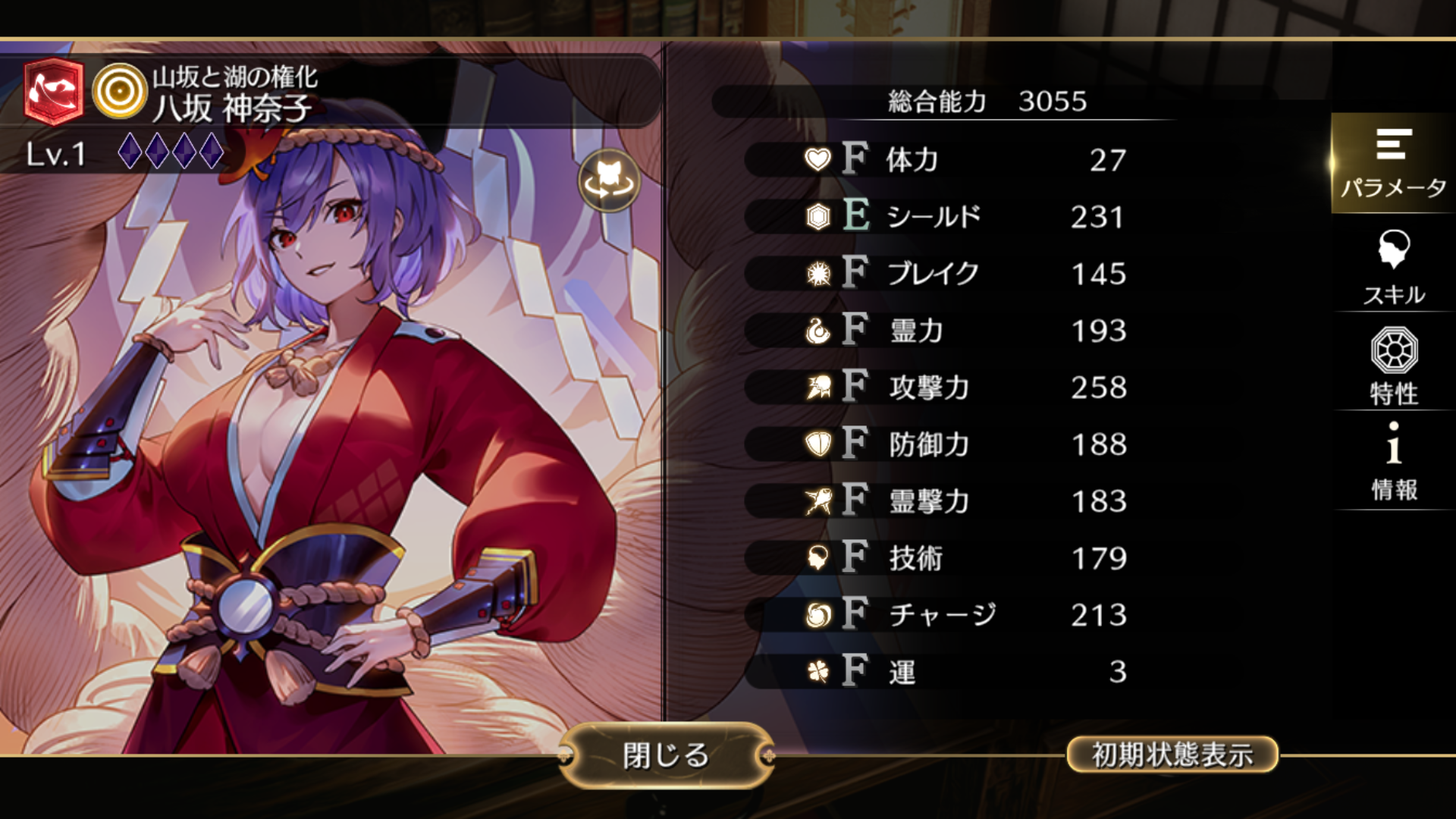Toggle the character costume swap icon
1456x819 pixels.
click(x=608, y=180)
